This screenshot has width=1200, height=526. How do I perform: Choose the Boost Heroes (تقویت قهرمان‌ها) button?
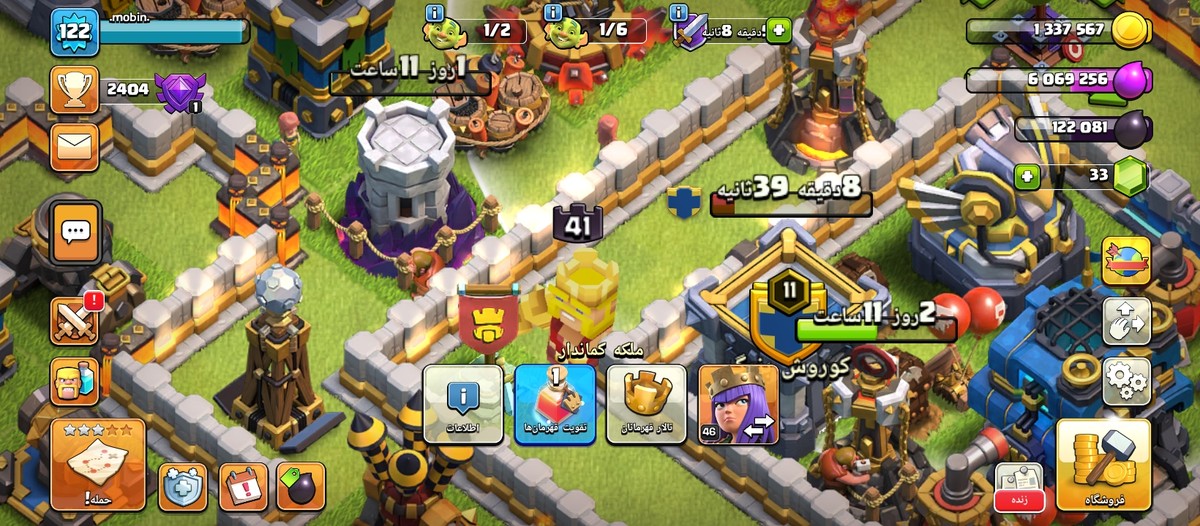click(x=554, y=403)
